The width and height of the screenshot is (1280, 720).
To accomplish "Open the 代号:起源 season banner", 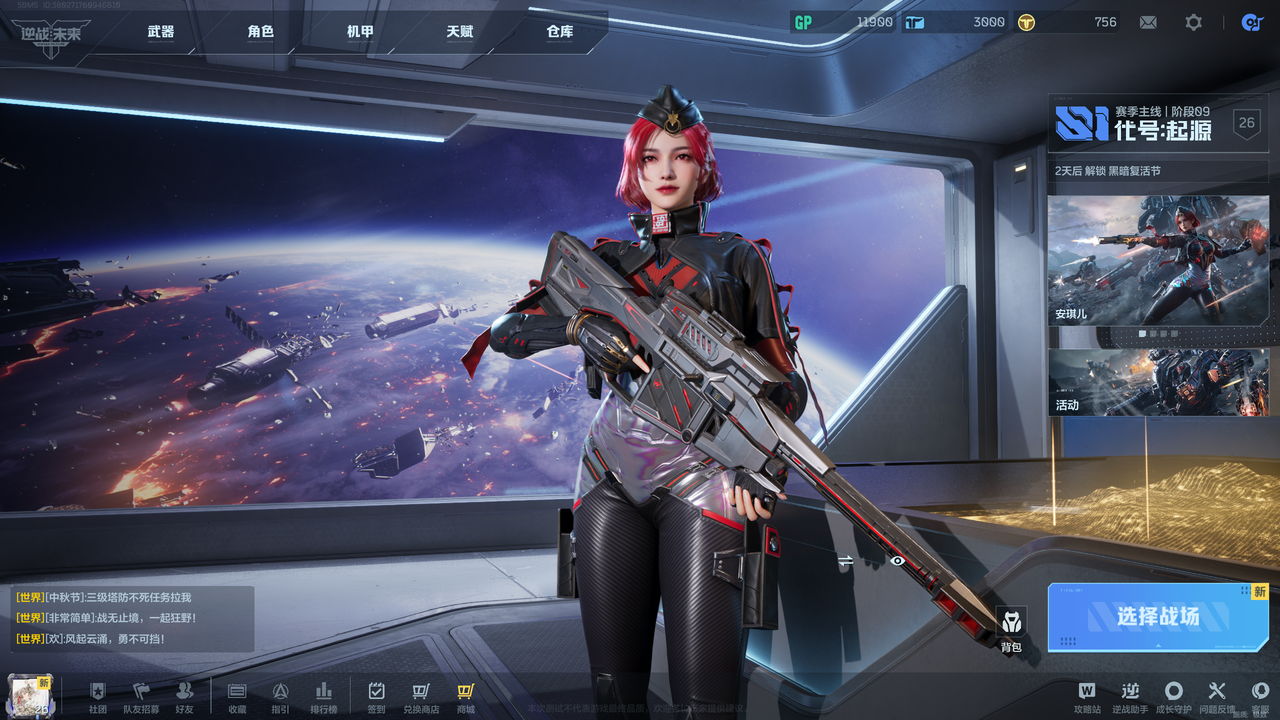I will pyautogui.click(x=1158, y=124).
